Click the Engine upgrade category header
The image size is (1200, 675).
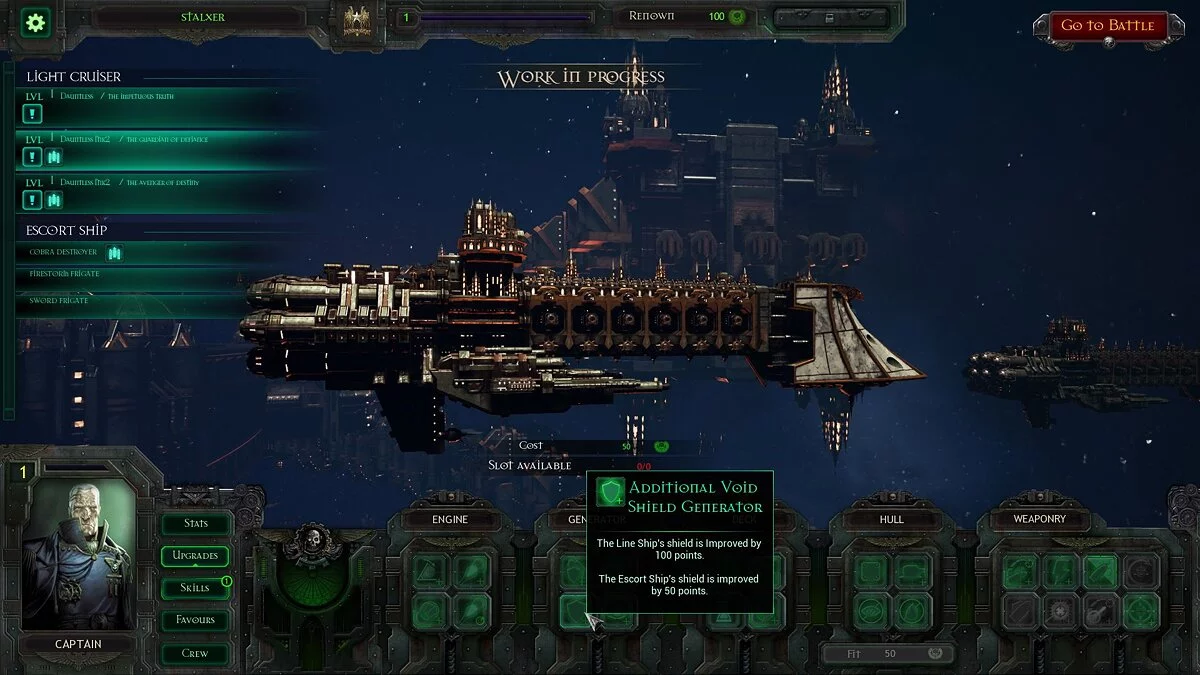(x=450, y=519)
